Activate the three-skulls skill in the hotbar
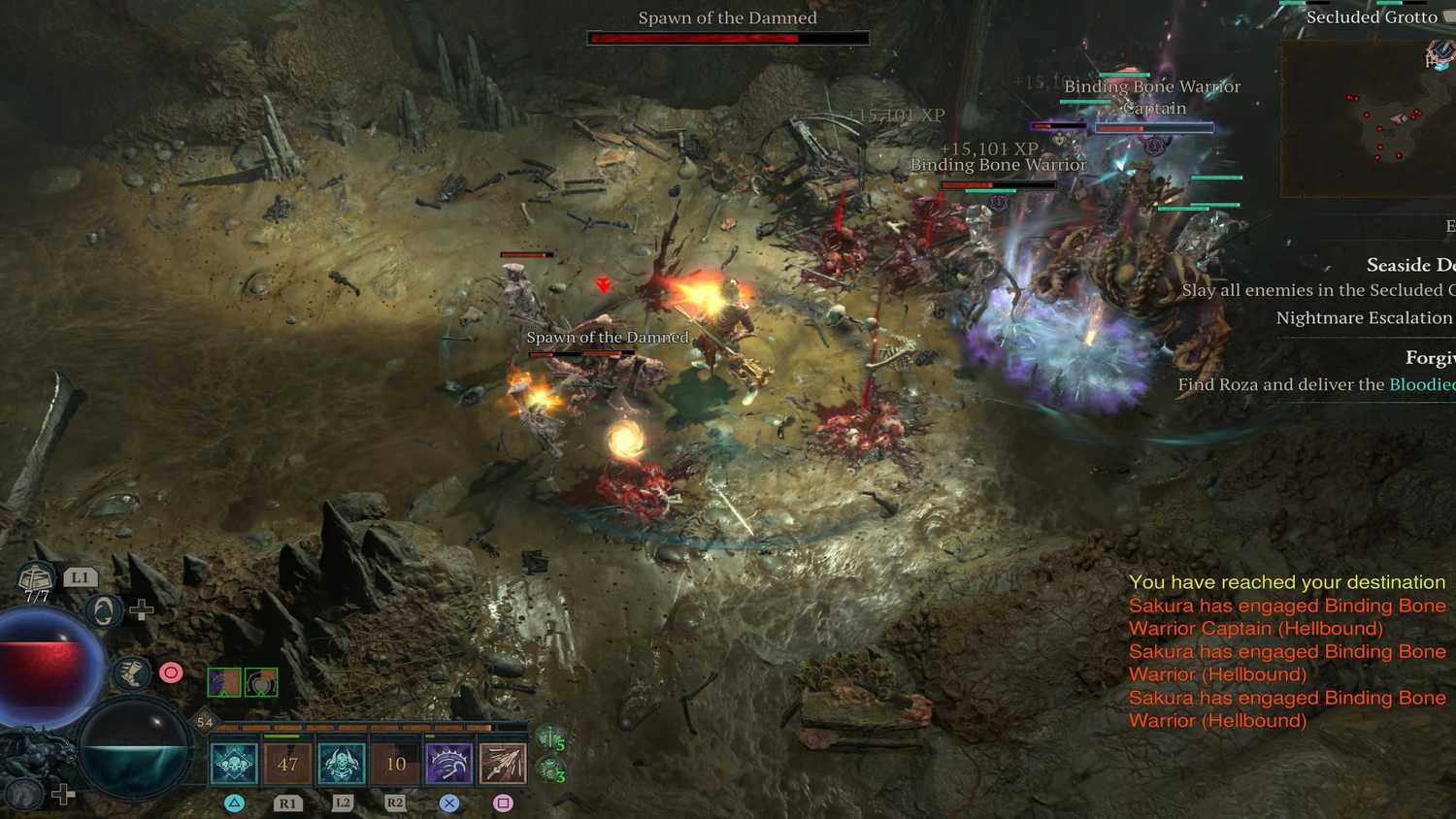The width and height of the screenshot is (1456, 819). 234,764
